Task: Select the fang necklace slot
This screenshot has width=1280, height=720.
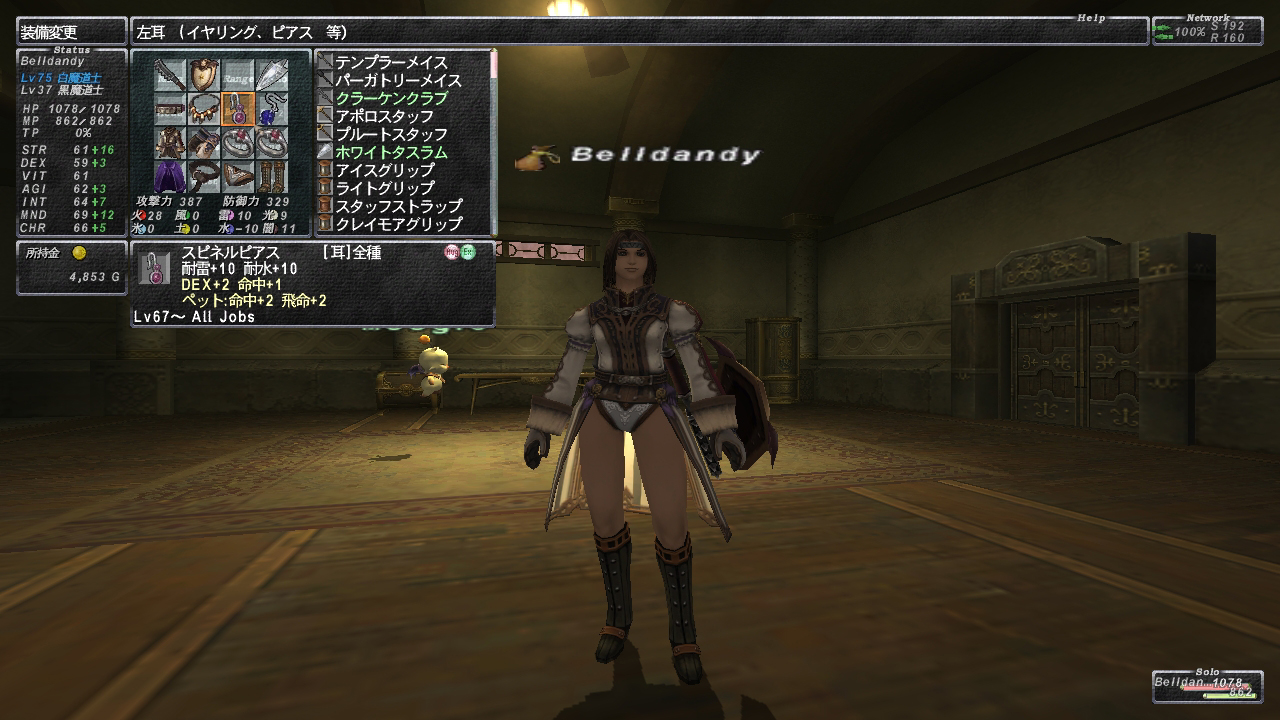Action: click(204, 107)
